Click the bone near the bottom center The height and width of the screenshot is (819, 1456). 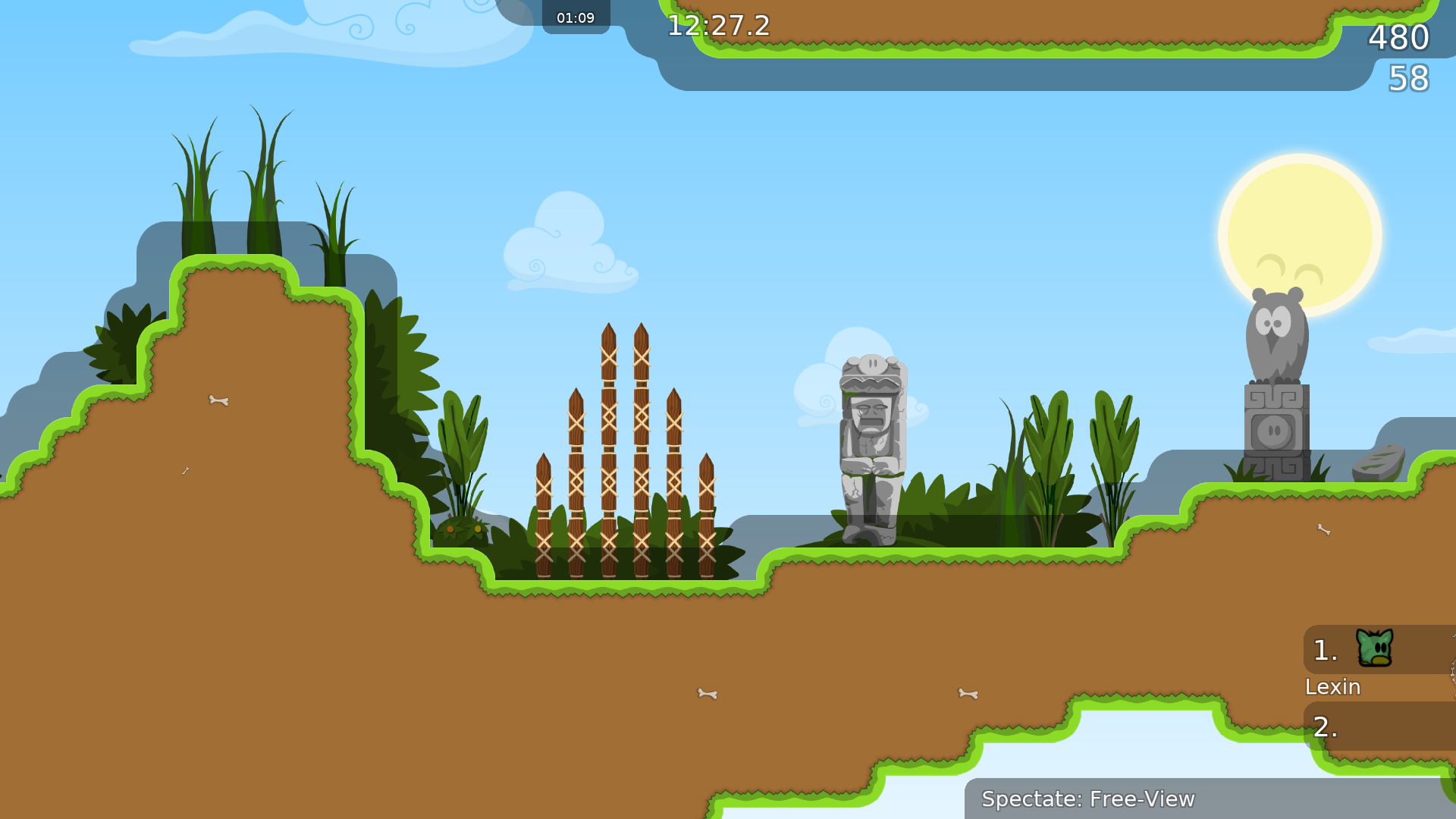click(707, 694)
